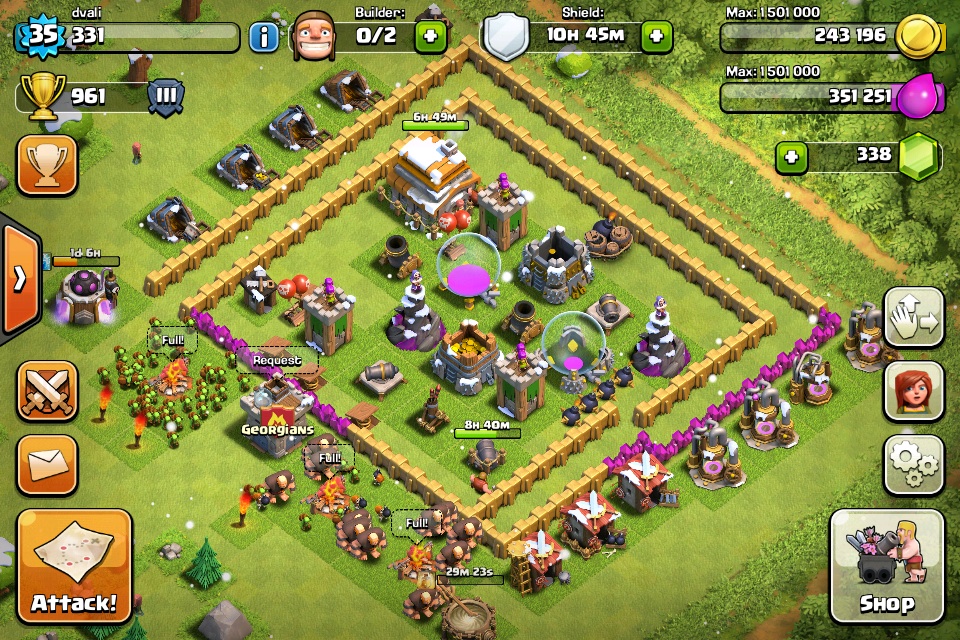Viewport: 960px width, 640px height.
Task: Show the blue info button
Action: click(264, 38)
